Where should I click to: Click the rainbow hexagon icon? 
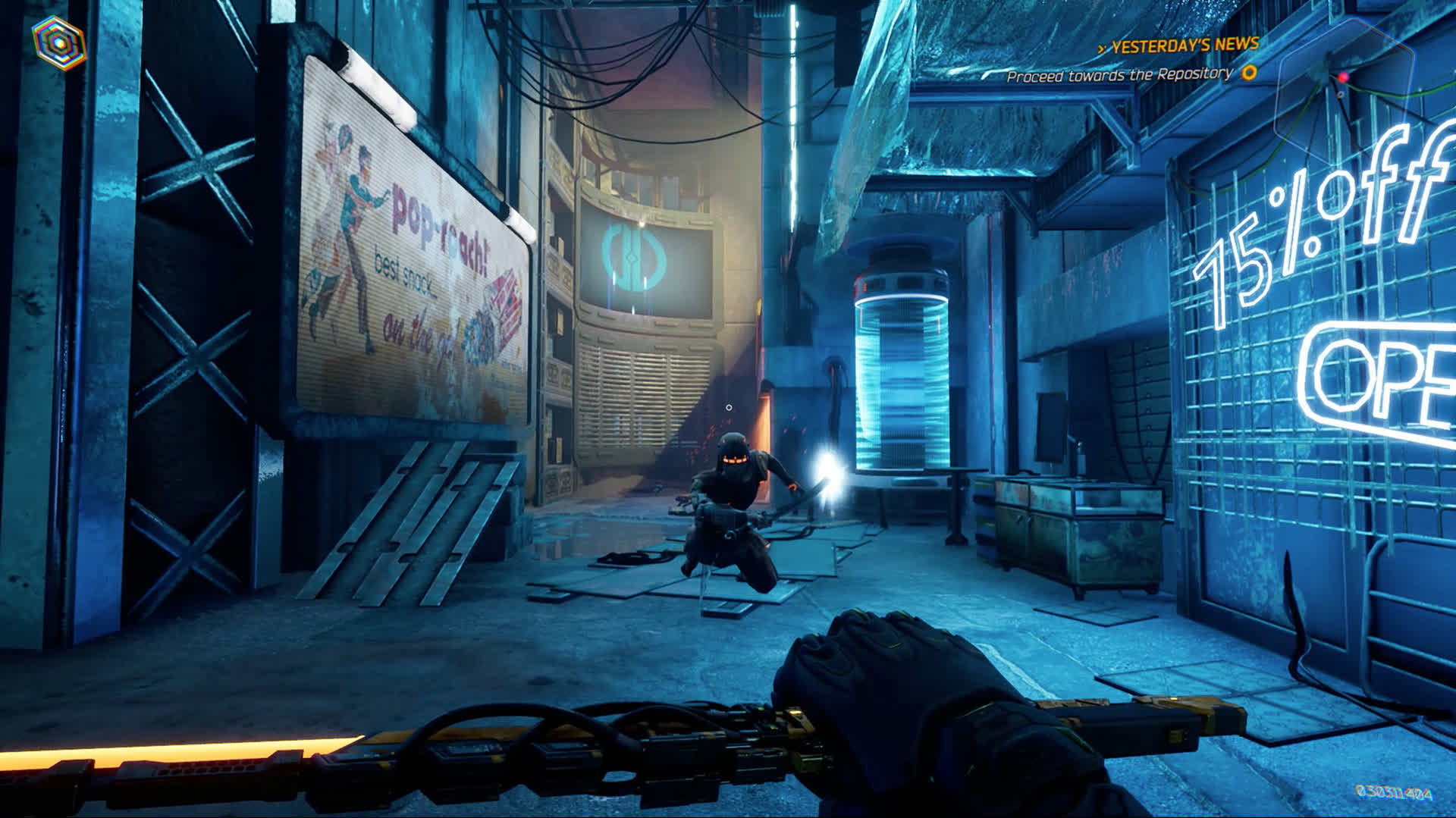pyautogui.click(x=58, y=41)
